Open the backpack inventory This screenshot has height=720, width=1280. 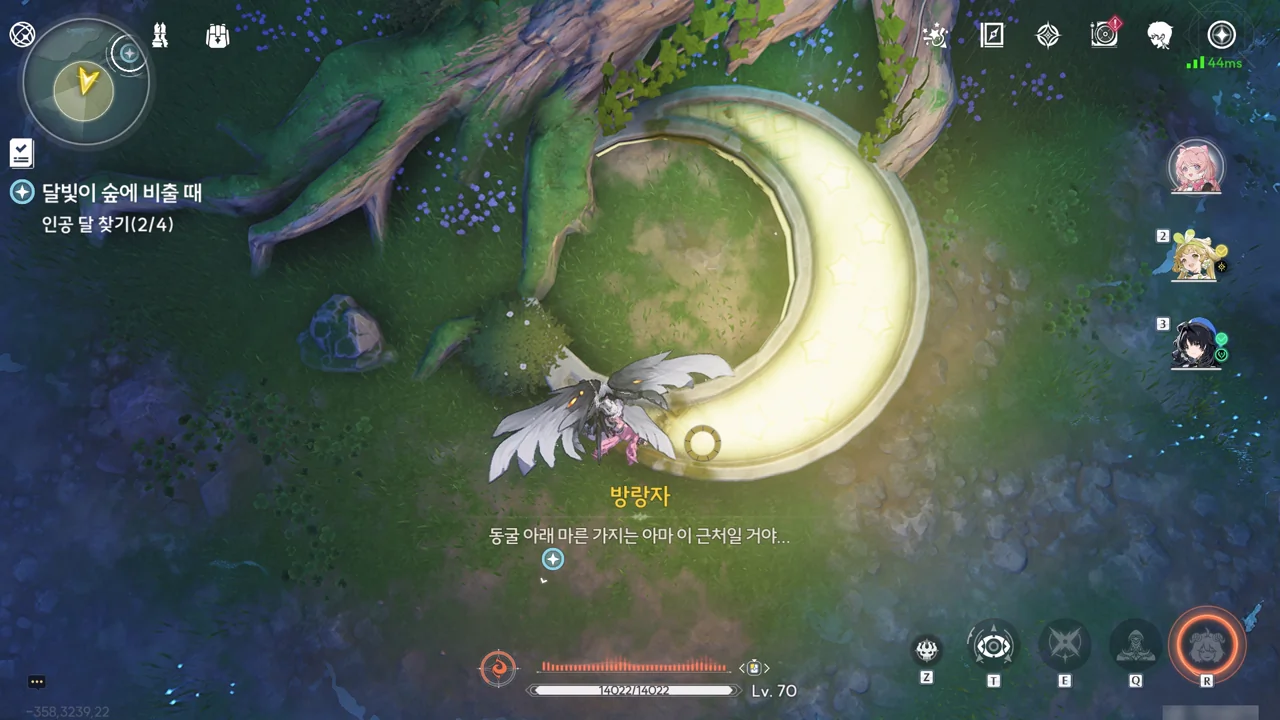click(217, 35)
